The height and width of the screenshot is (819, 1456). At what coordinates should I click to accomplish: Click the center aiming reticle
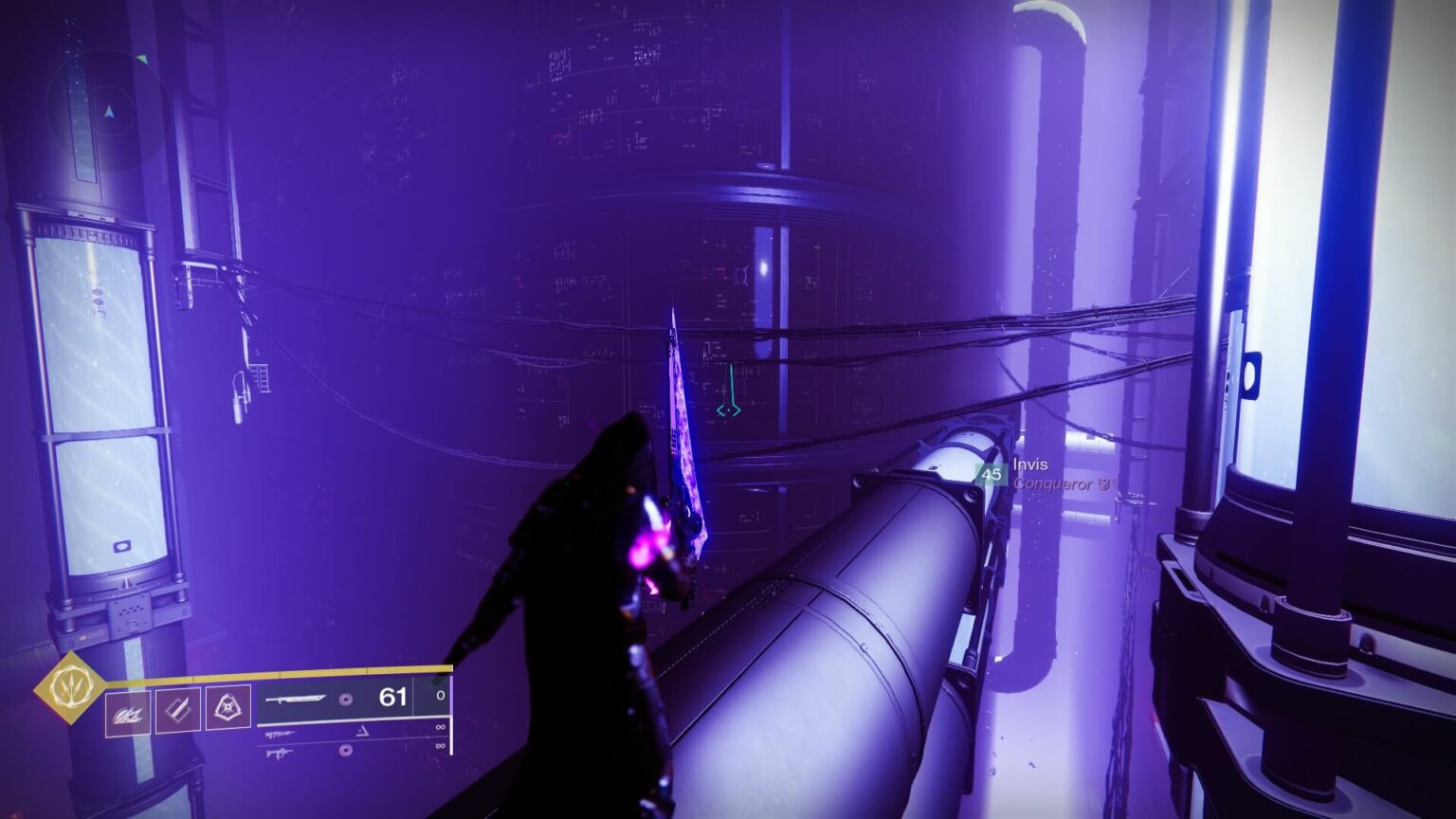pos(730,408)
